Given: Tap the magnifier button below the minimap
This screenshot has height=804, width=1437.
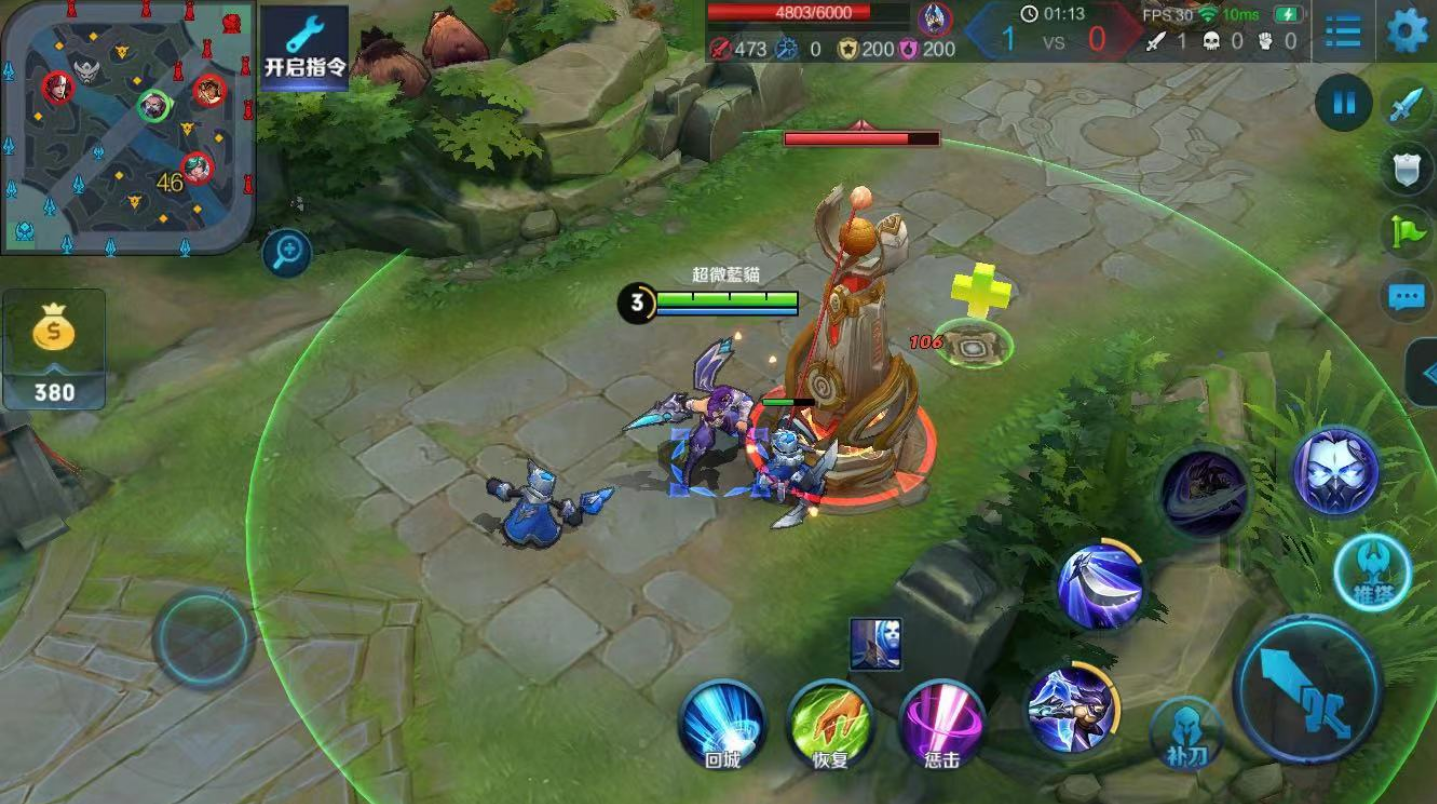Looking at the screenshot, I should (287, 253).
